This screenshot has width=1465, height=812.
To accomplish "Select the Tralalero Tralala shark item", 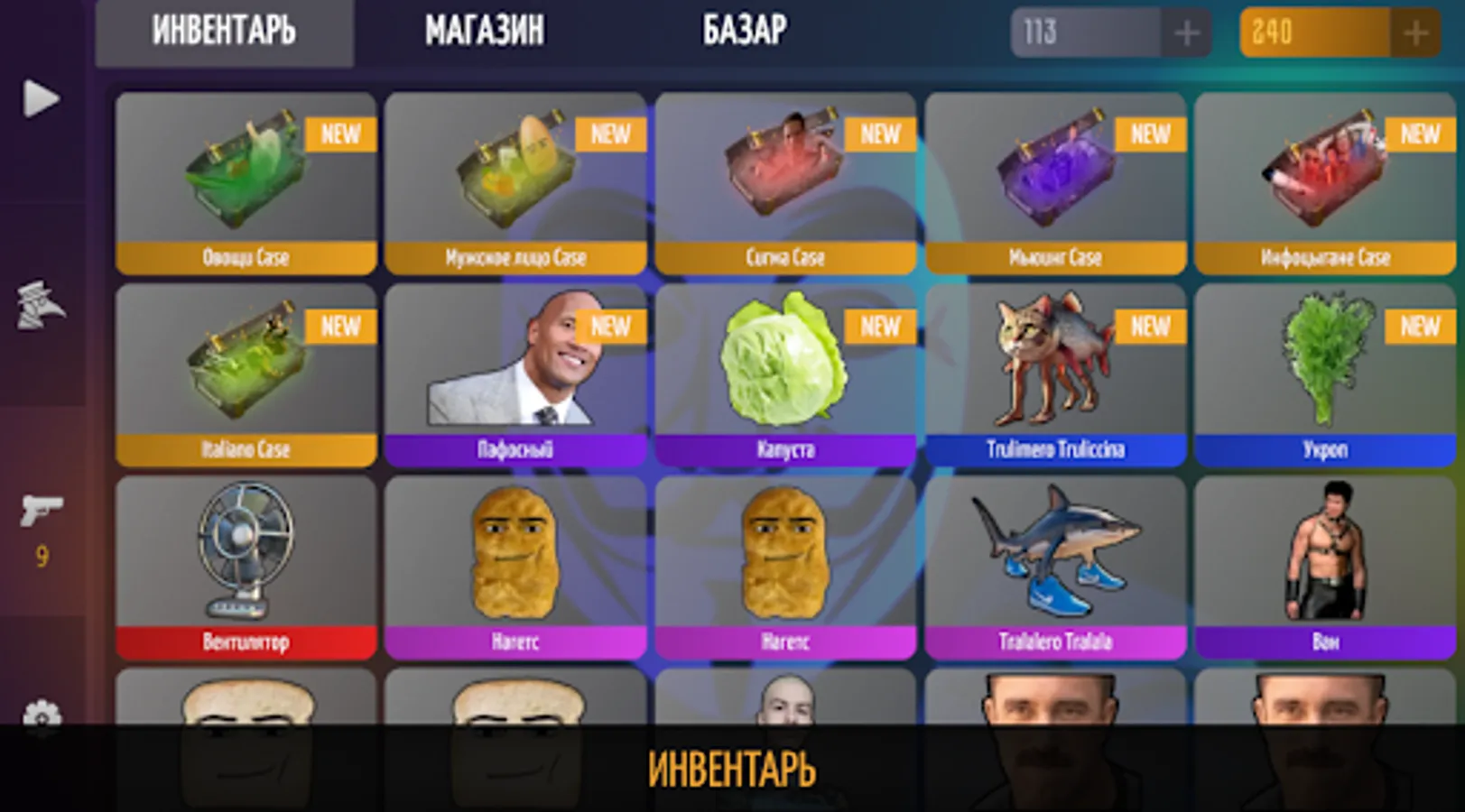I will pyautogui.click(x=1054, y=564).
